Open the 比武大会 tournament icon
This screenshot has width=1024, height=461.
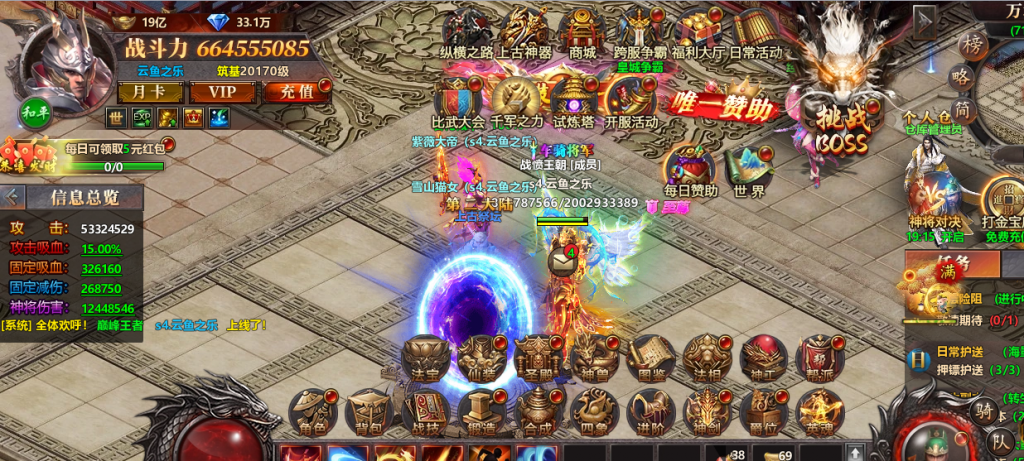pos(458,99)
